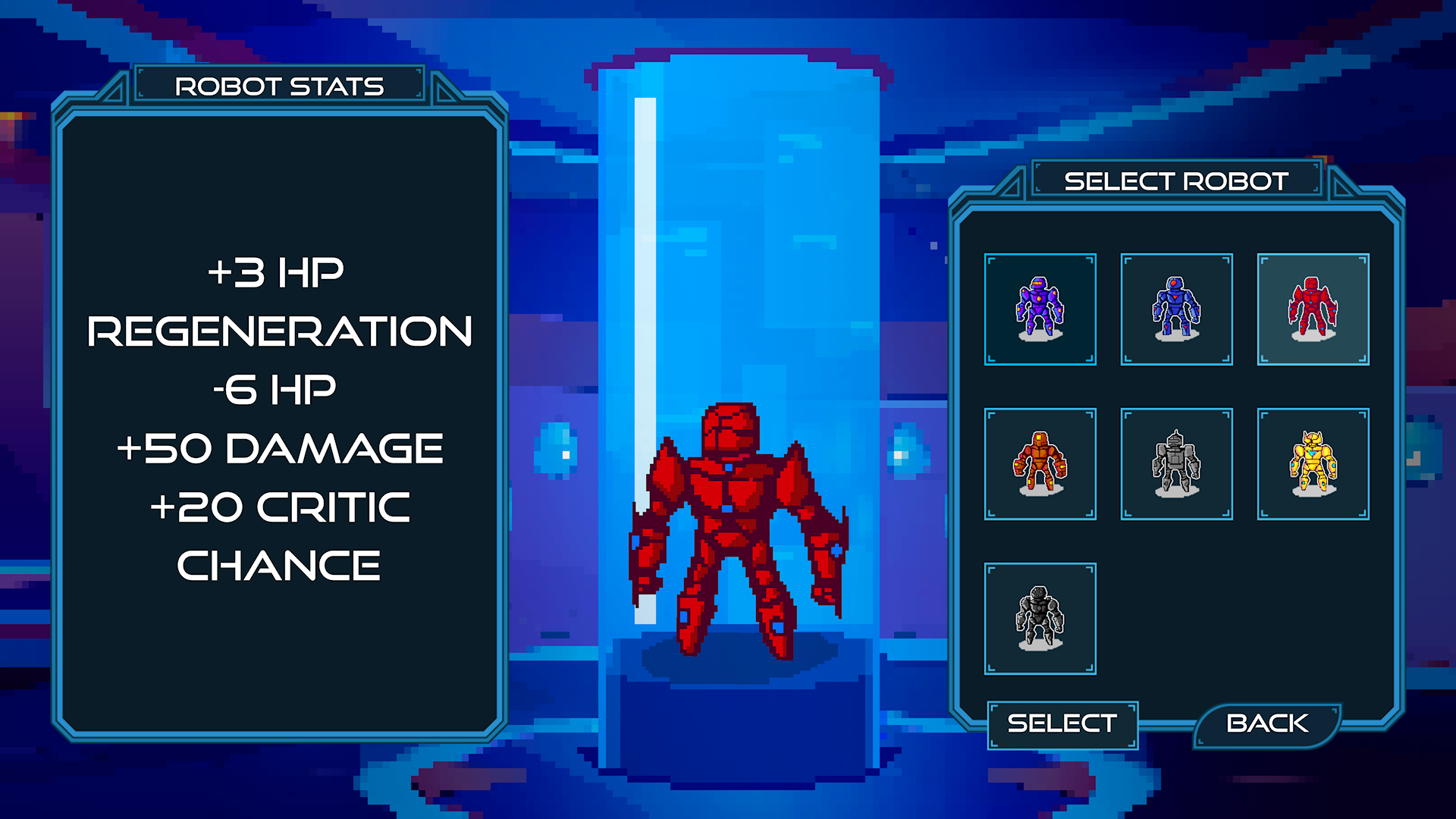1456x819 pixels.
Task: Pick the red robot tile
Action: click(x=1313, y=309)
